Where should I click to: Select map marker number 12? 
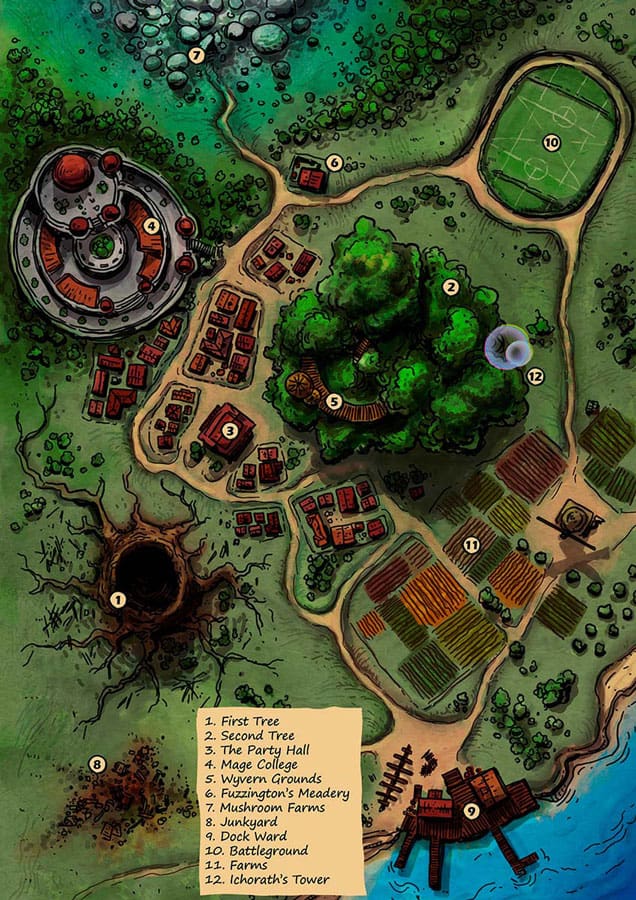pyautogui.click(x=535, y=376)
